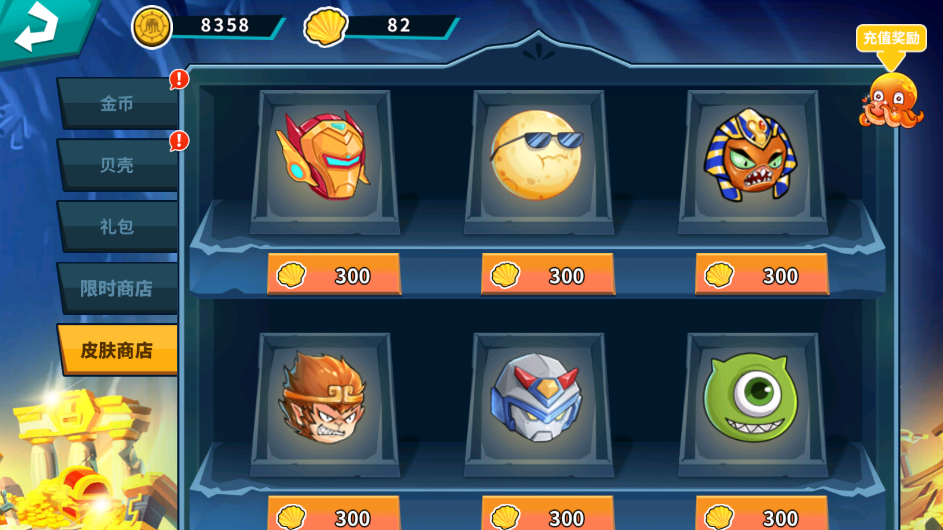
Task: Click the gold coin currency icon
Action: coord(152,26)
